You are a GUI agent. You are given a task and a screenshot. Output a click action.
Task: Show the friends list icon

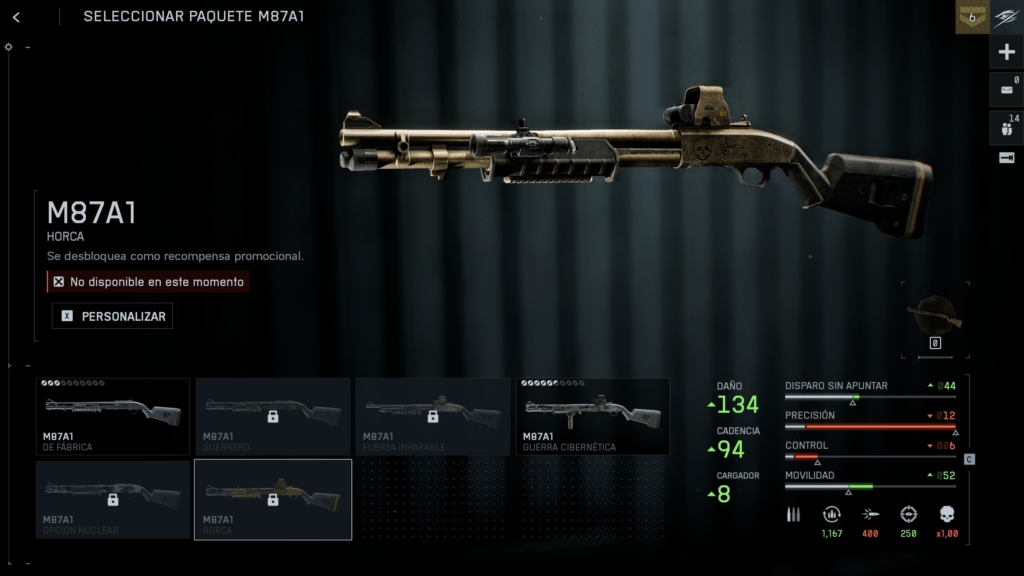click(1007, 127)
